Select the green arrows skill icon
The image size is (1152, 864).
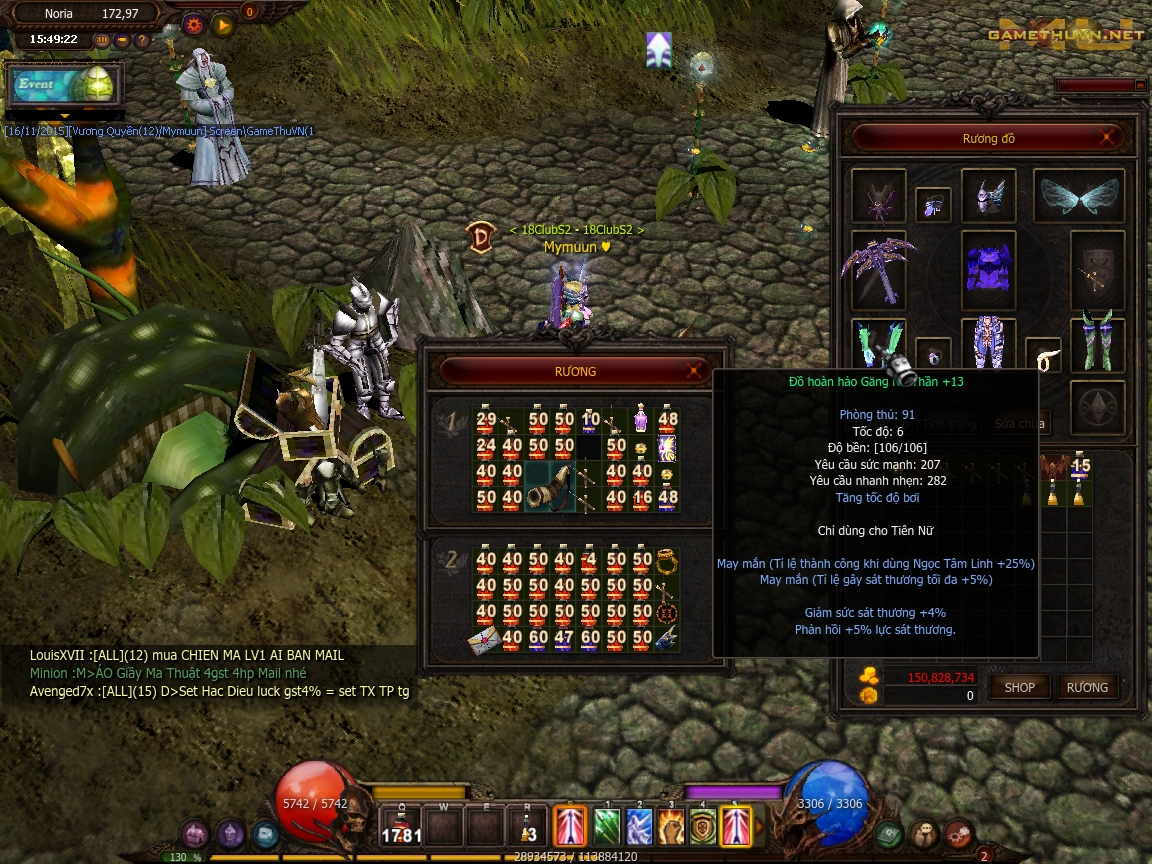[607, 828]
